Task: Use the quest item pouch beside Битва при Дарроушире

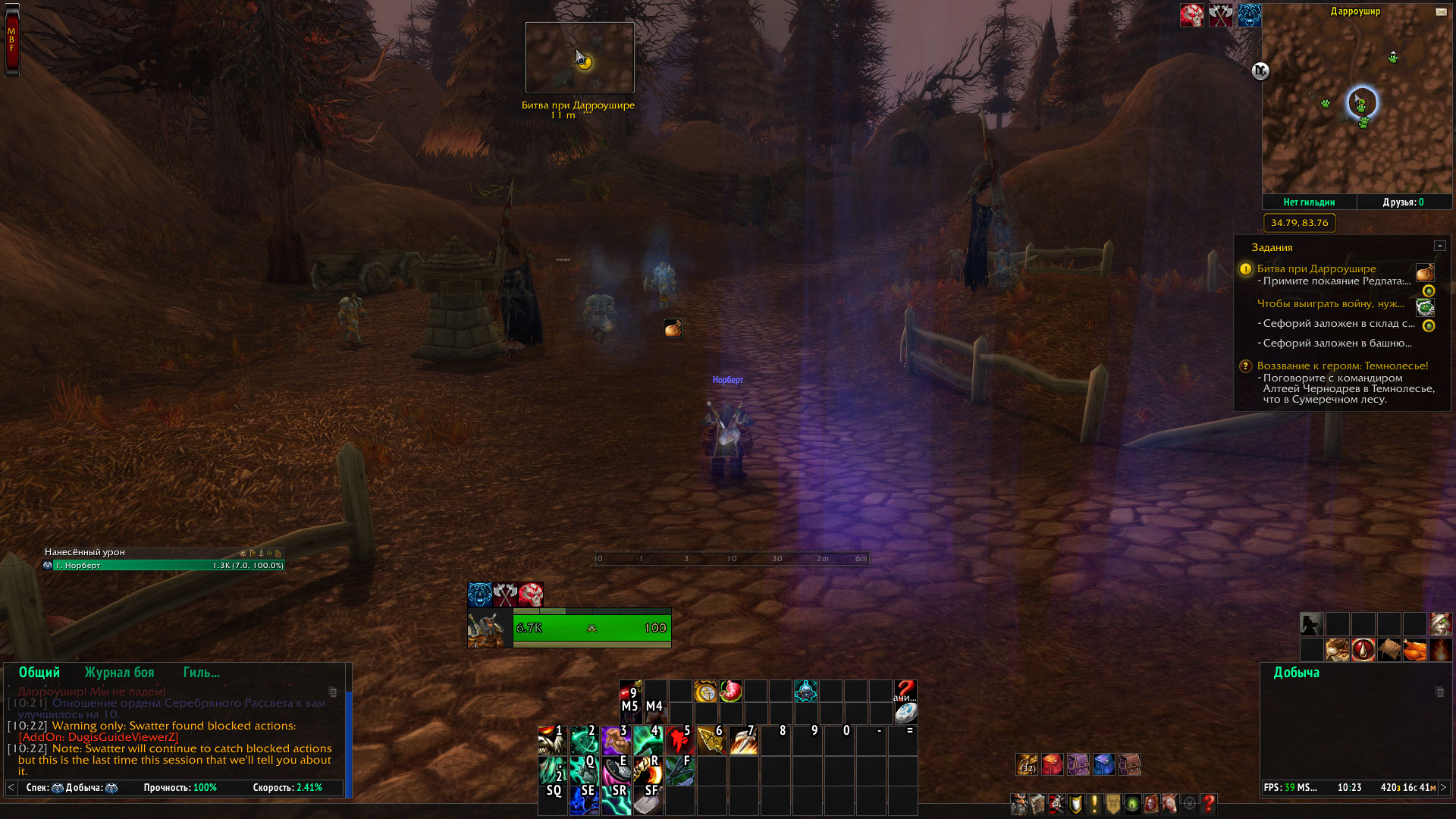Action: [x=1424, y=272]
